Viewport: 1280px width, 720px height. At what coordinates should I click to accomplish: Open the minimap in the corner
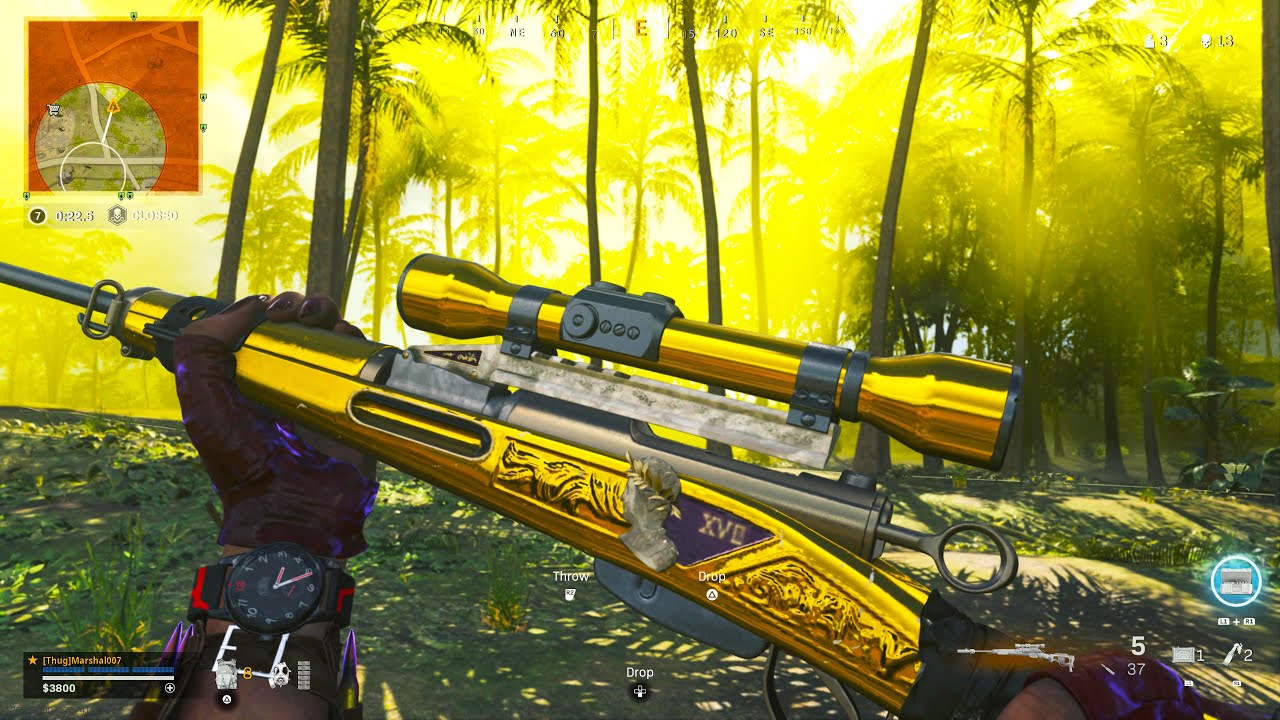click(x=113, y=106)
